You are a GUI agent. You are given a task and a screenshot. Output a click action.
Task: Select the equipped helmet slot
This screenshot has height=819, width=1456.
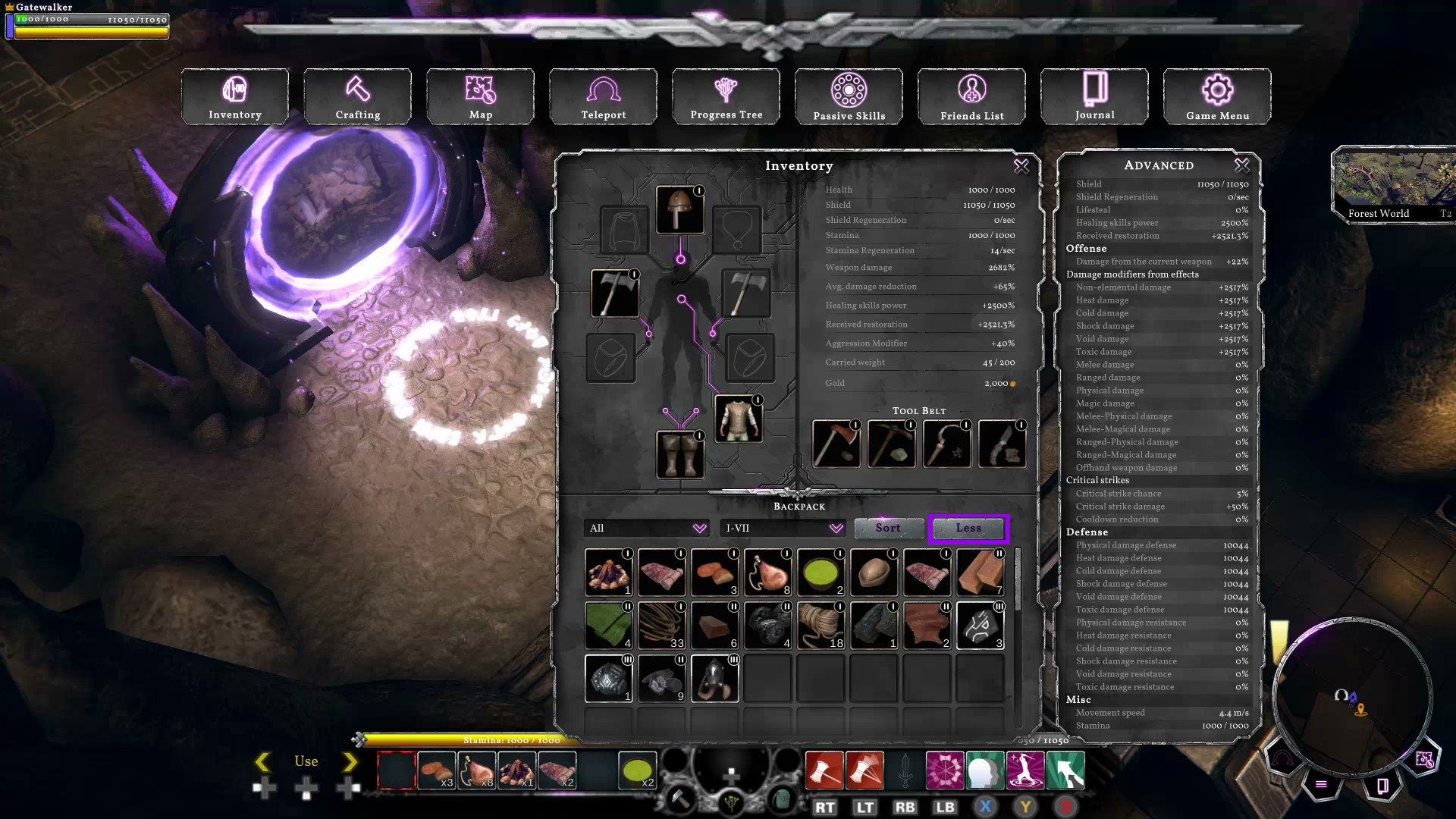(x=679, y=209)
